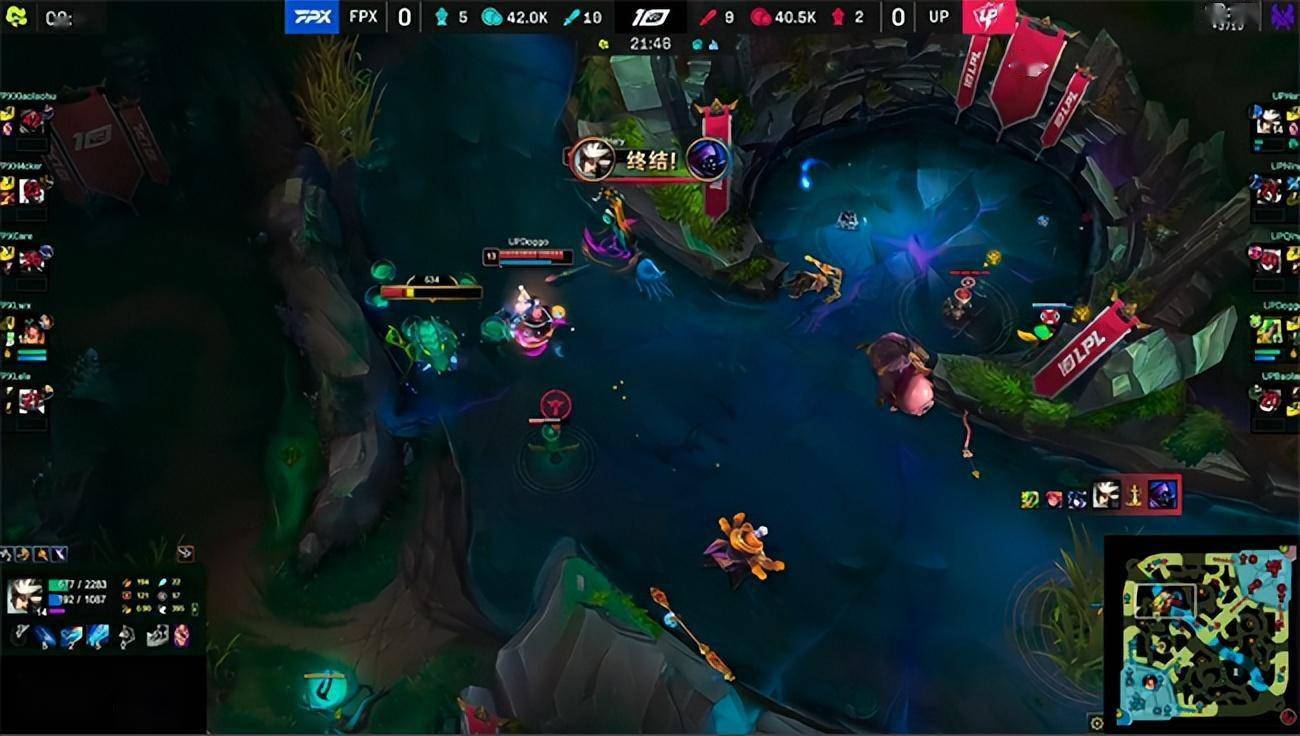Screen dimensions: 1300x736
Task: Open settings via gear beside minimap
Action: pos(1097,723)
